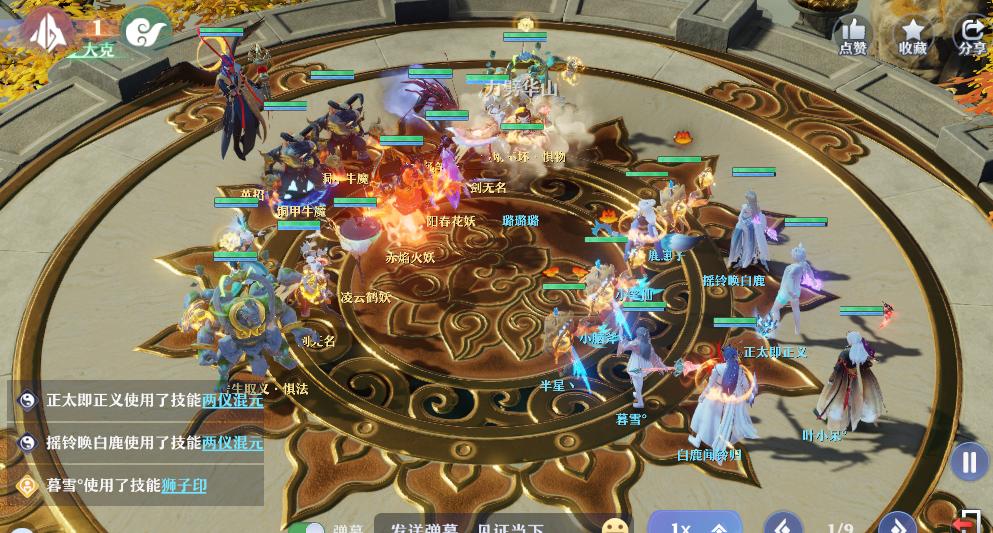Favorite this replay via the 收藏 star
This screenshot has height=533, width=993.
[912, 35]
